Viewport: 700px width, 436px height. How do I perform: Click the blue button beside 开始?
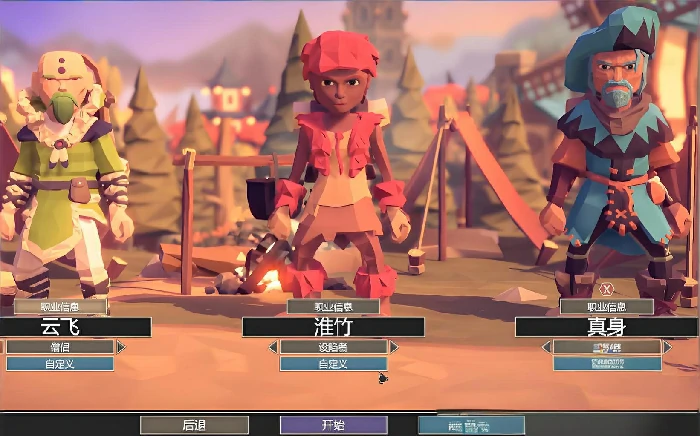pos(470,425)
